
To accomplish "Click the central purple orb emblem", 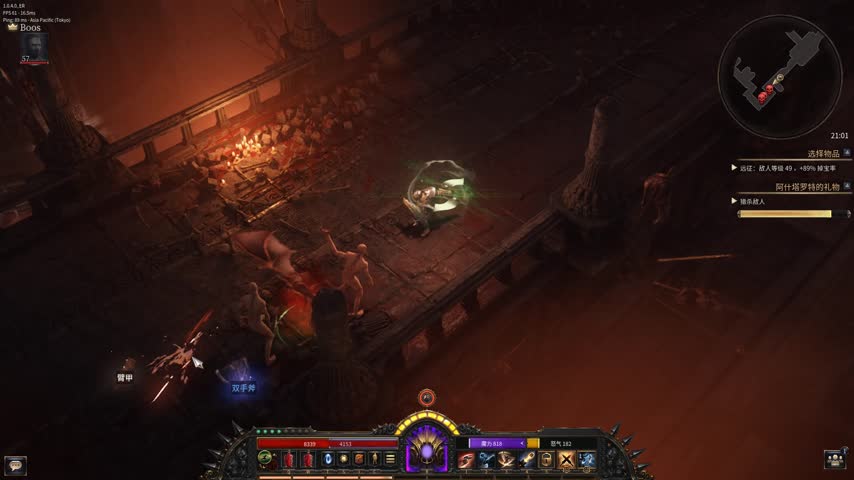I will [427, 455].
